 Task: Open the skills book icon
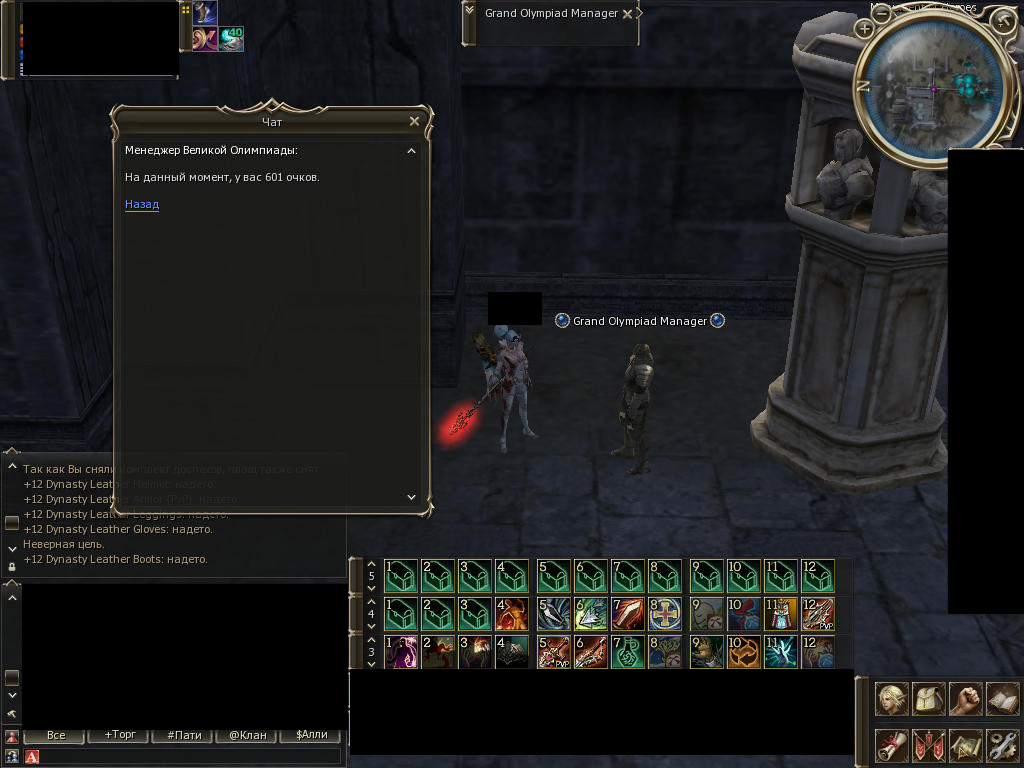(x=1002, y=699)
